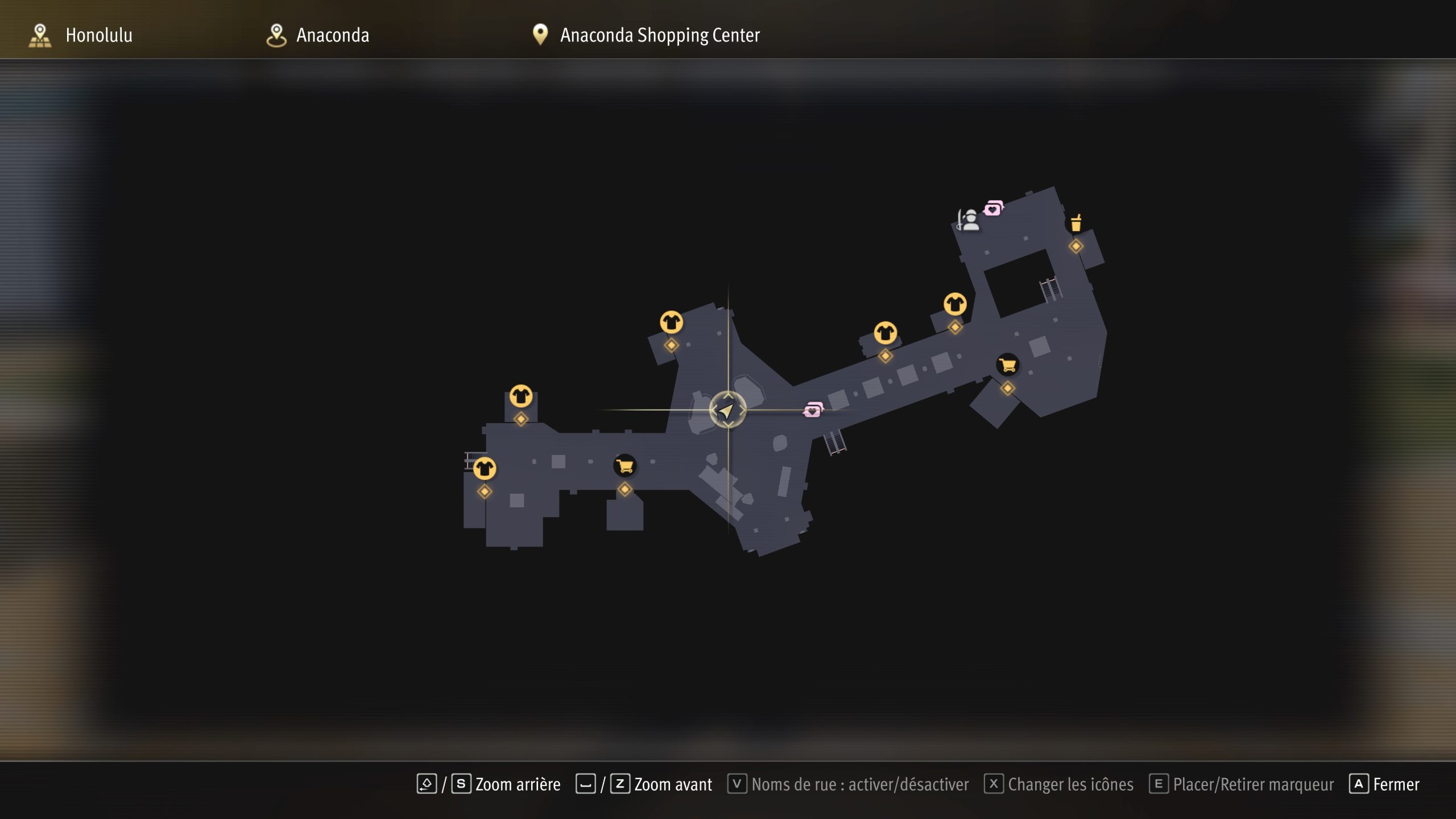1456x819 pixels.
Task: Select the clothing shop icon beside the west stairs
Action: (x=485, y=469)
